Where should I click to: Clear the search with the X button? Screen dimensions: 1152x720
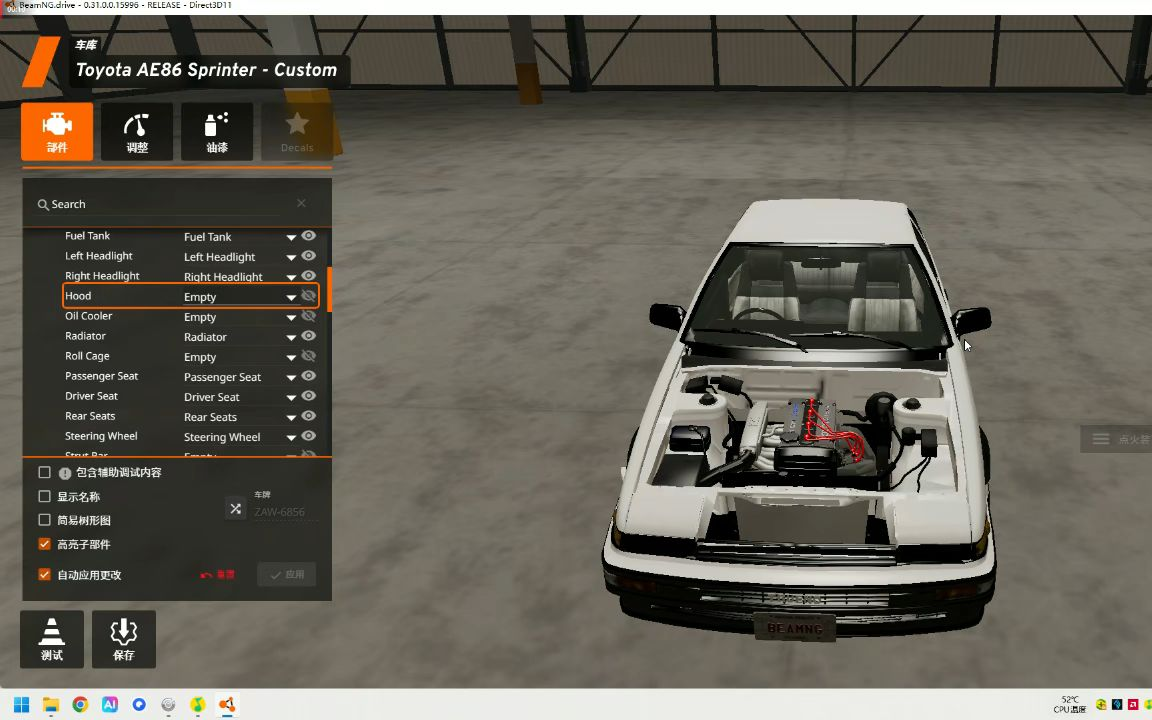click(301, 204)
